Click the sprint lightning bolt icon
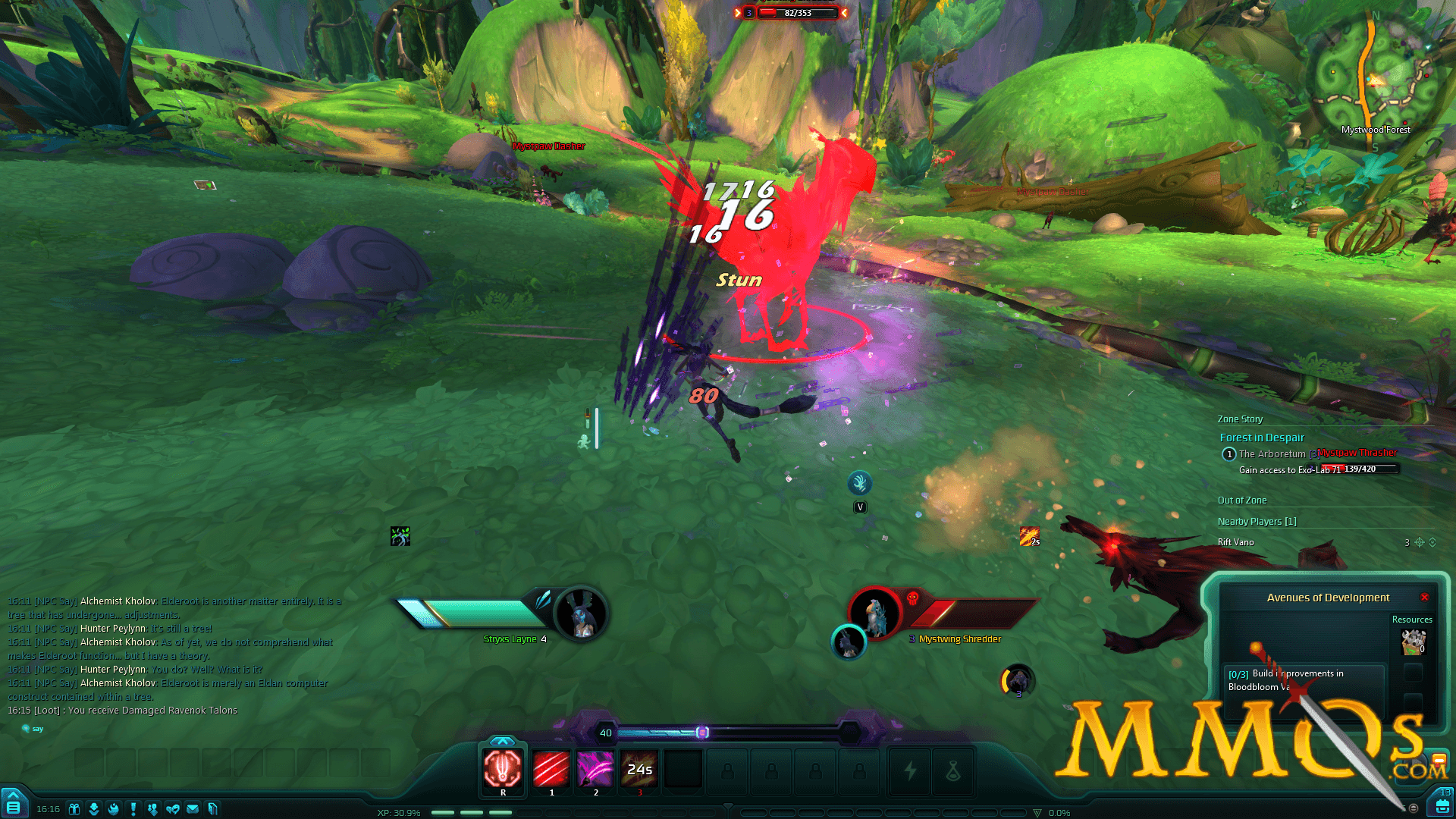Screen dimensions: 1456x819 909,771
